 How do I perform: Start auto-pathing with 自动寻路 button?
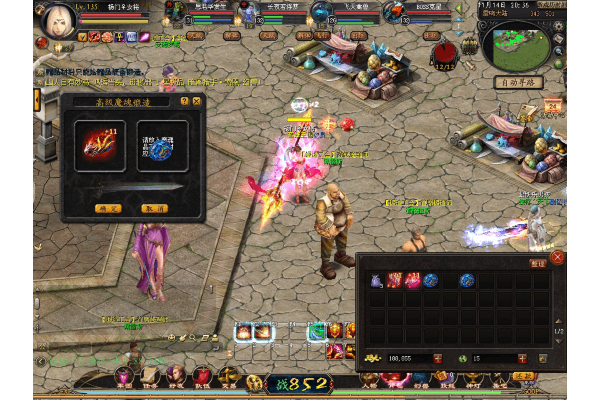pos(518,82)
